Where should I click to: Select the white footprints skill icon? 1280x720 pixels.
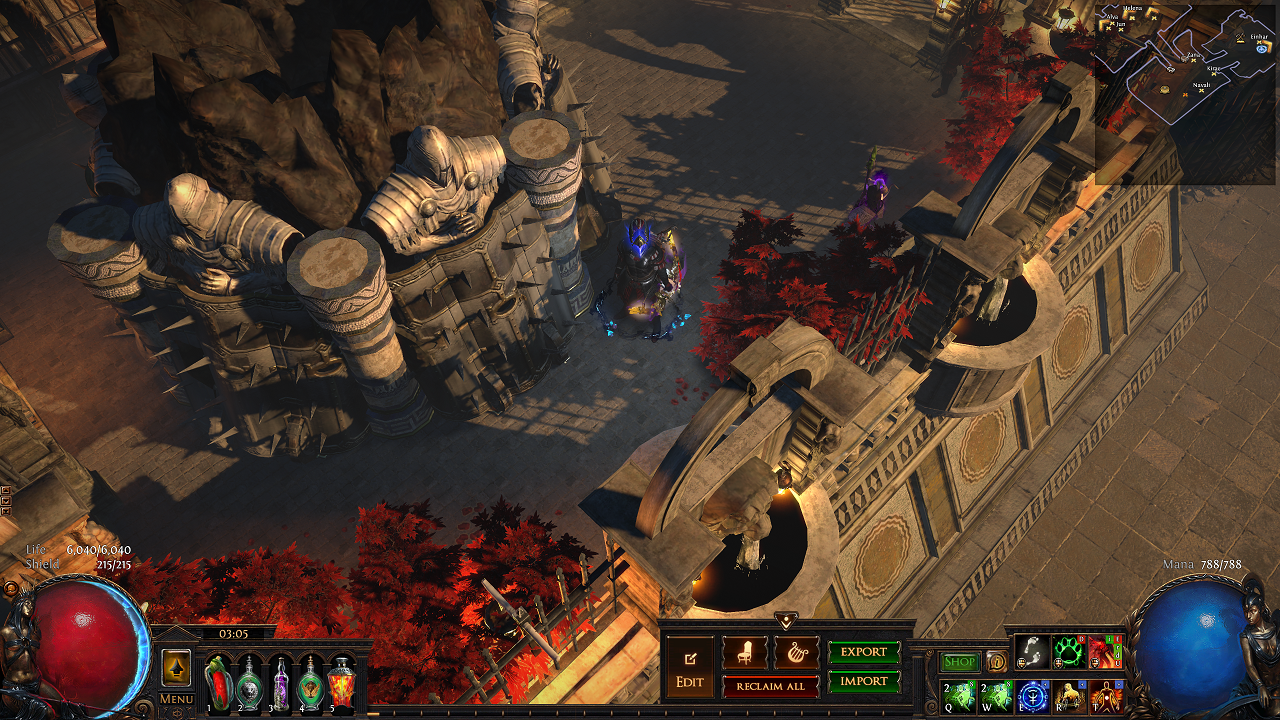pyautogui.click(x=1032, y=652)
